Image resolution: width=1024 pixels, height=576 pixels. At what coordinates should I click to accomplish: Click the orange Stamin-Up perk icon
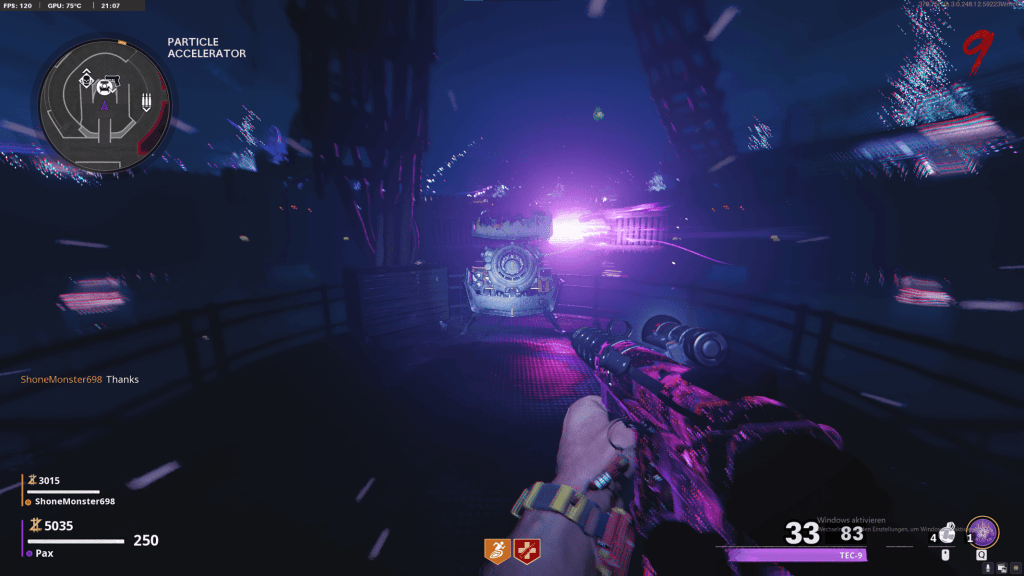[496, 549]
